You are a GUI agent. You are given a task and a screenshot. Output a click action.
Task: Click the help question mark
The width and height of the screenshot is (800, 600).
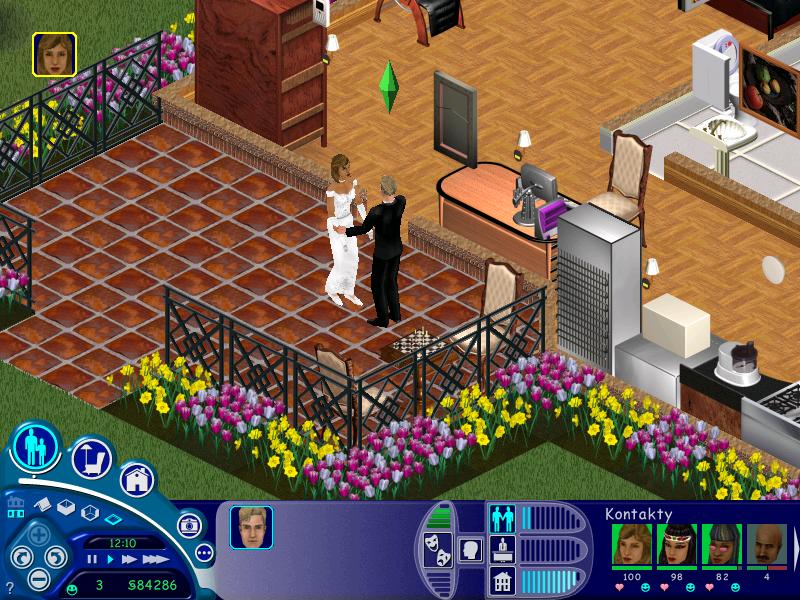coord(9,587)
